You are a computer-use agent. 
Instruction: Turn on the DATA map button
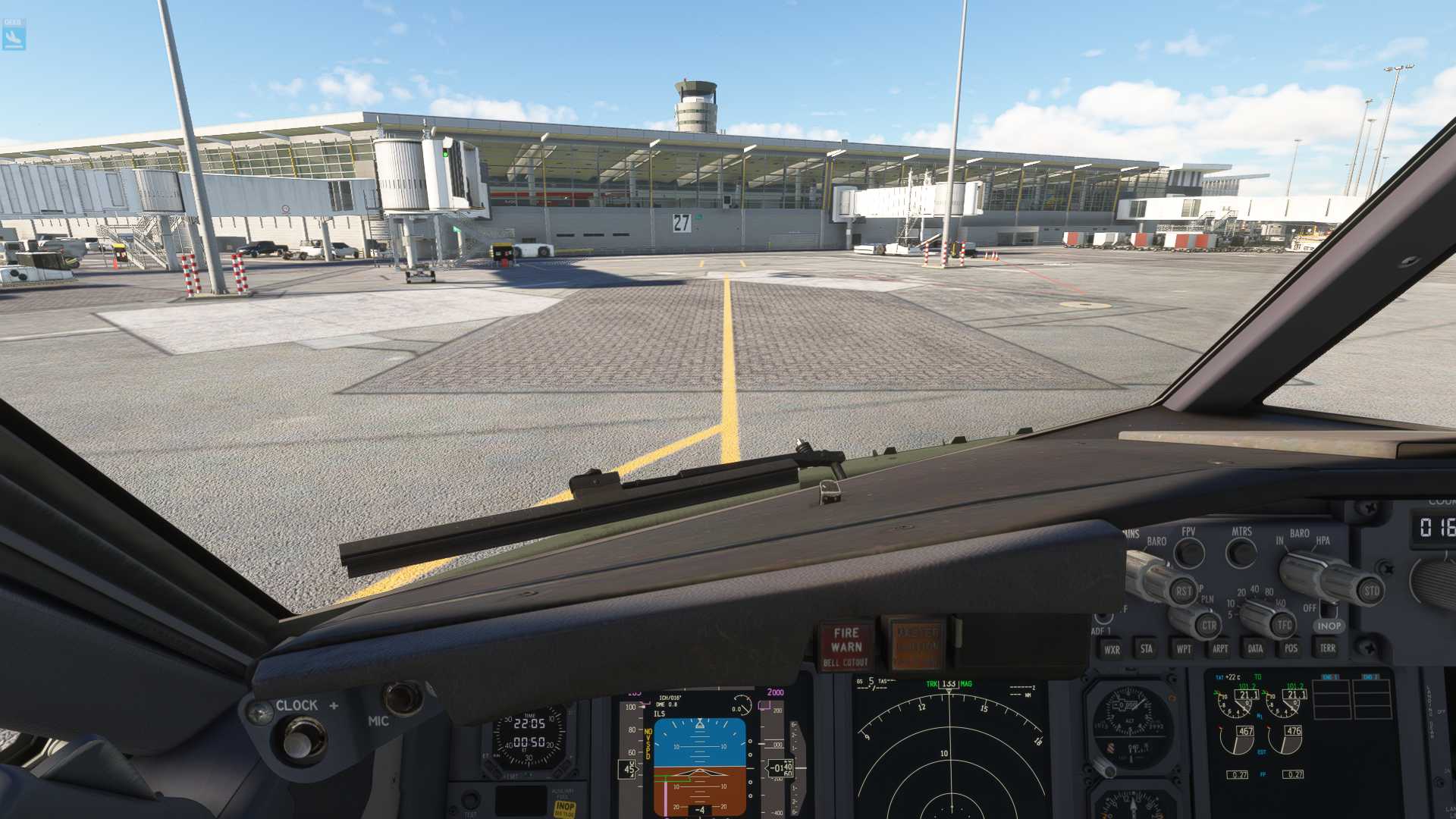click(1255, 648)
